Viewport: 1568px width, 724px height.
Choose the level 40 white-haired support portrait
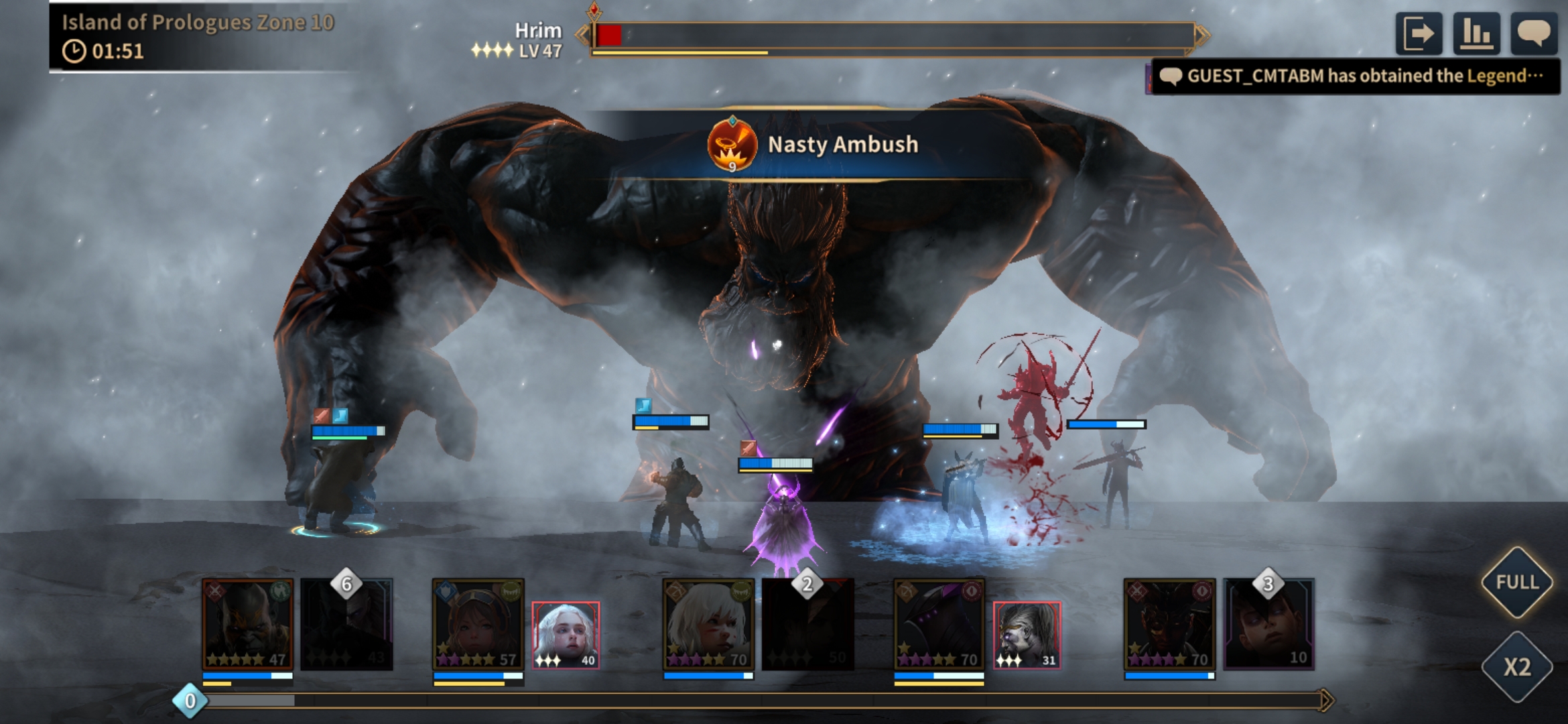point(566,635)
